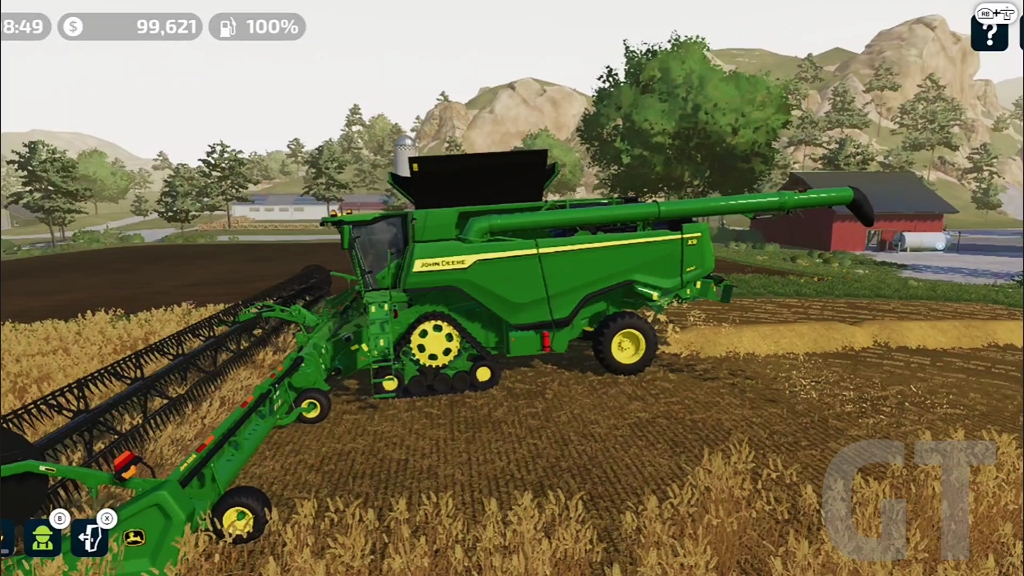Hire the AI worker via the farmer icon
The height and width of the screenshot is (576, 1024).
point(42,538)
